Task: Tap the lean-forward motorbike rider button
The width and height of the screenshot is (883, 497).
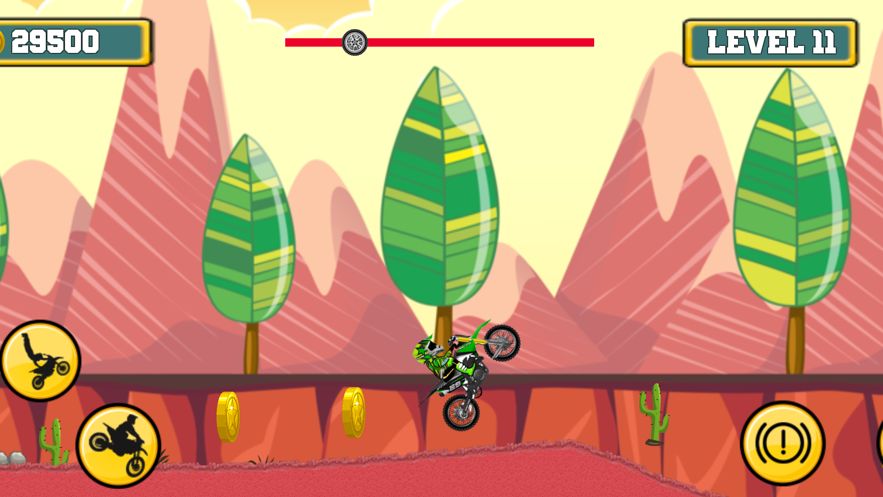Action: 118,444
